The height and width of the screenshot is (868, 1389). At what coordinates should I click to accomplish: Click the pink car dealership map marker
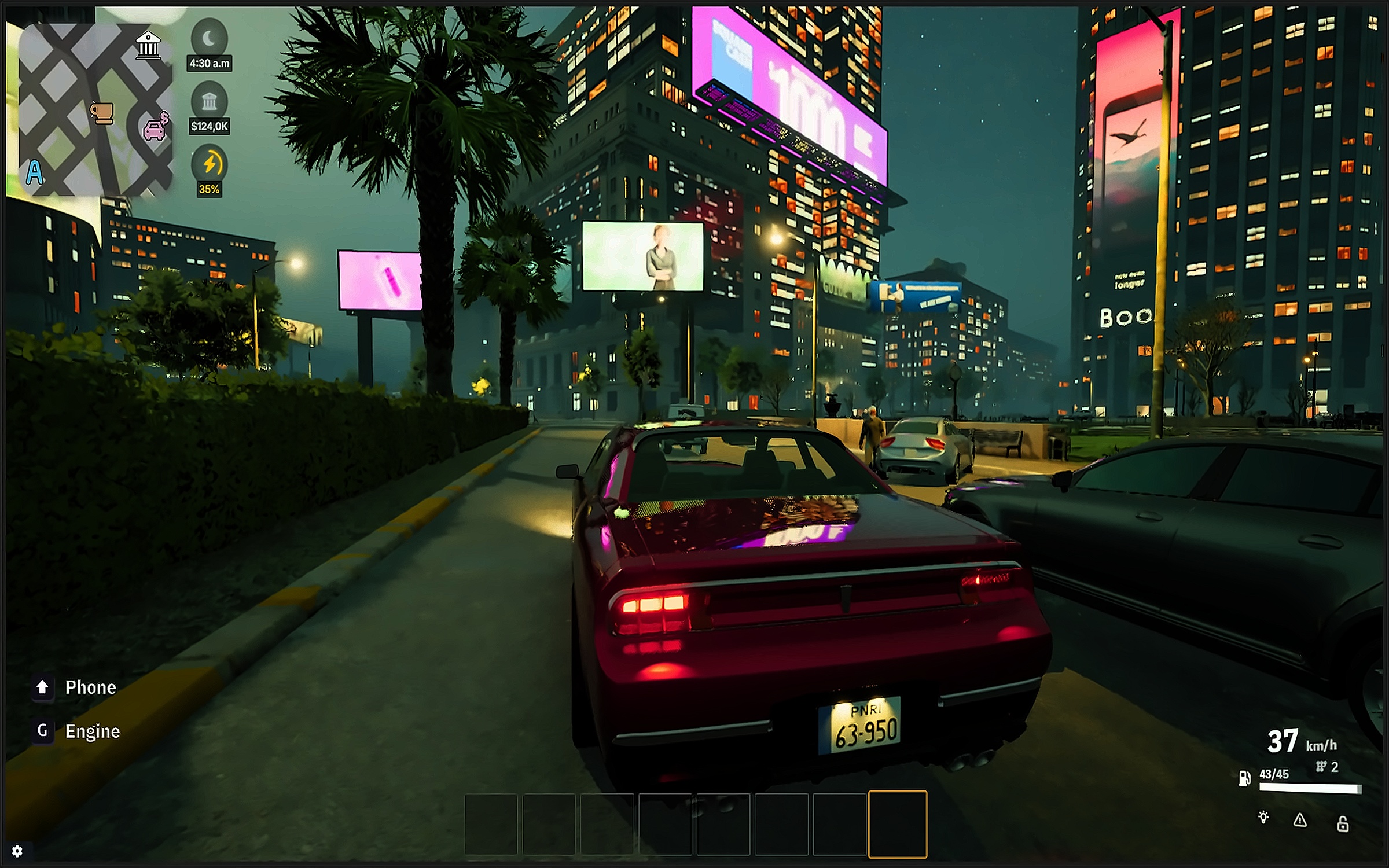point(155,127)
